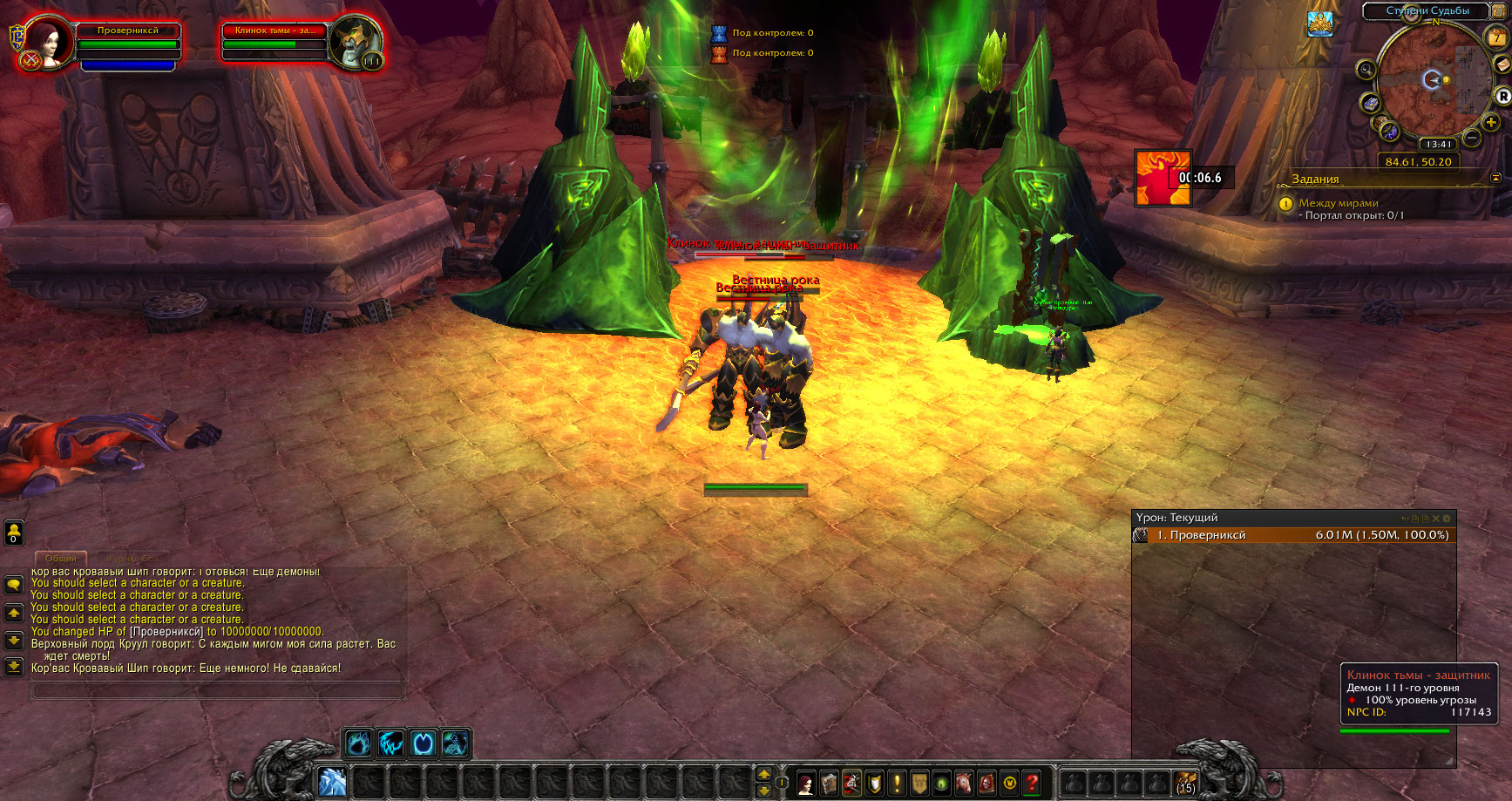Switch to the Журнал боя chat tab
The width and height of the screenshot is (1512, 801).
(x=132, y=558)
